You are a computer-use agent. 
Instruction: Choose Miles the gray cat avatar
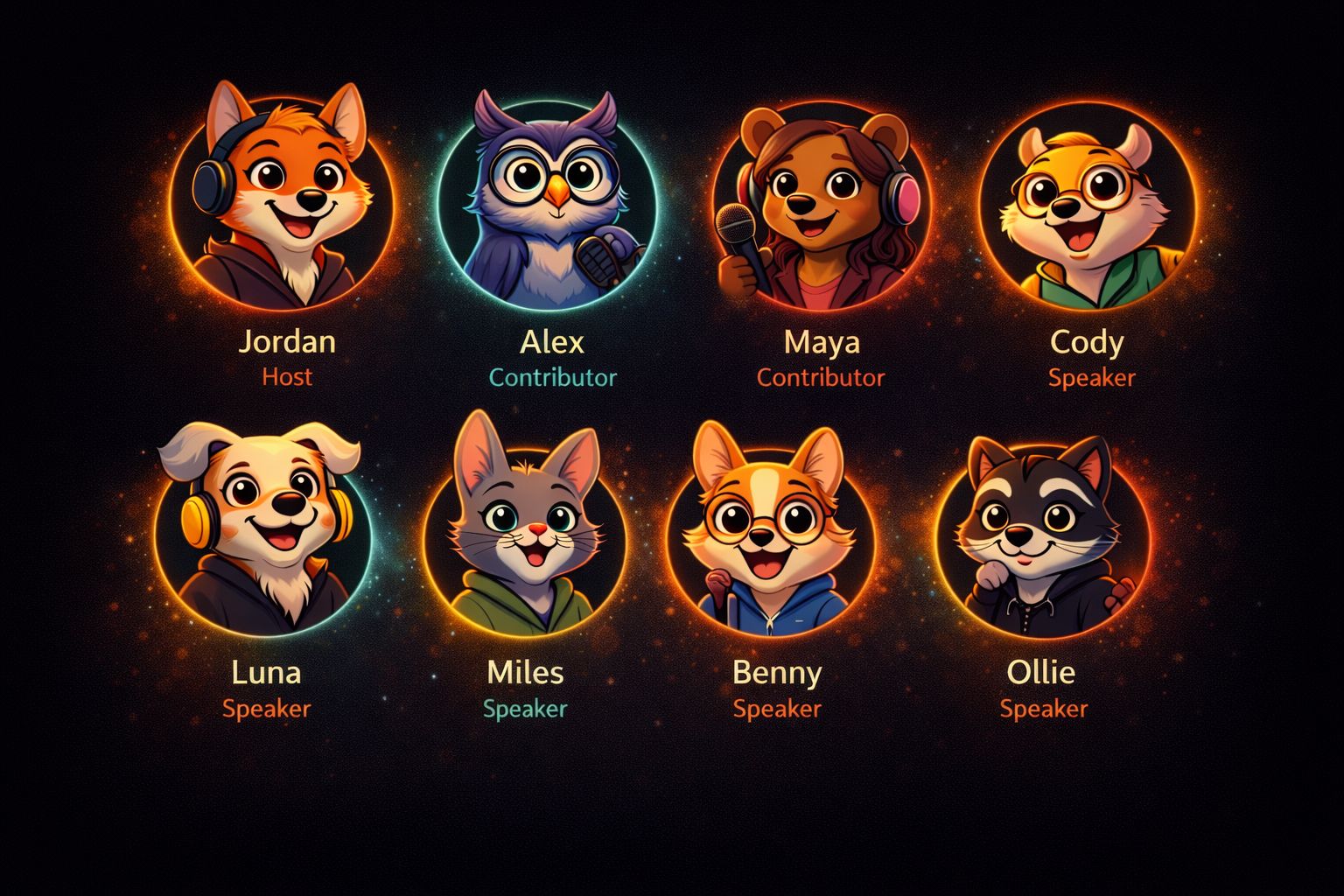point(525,534)
